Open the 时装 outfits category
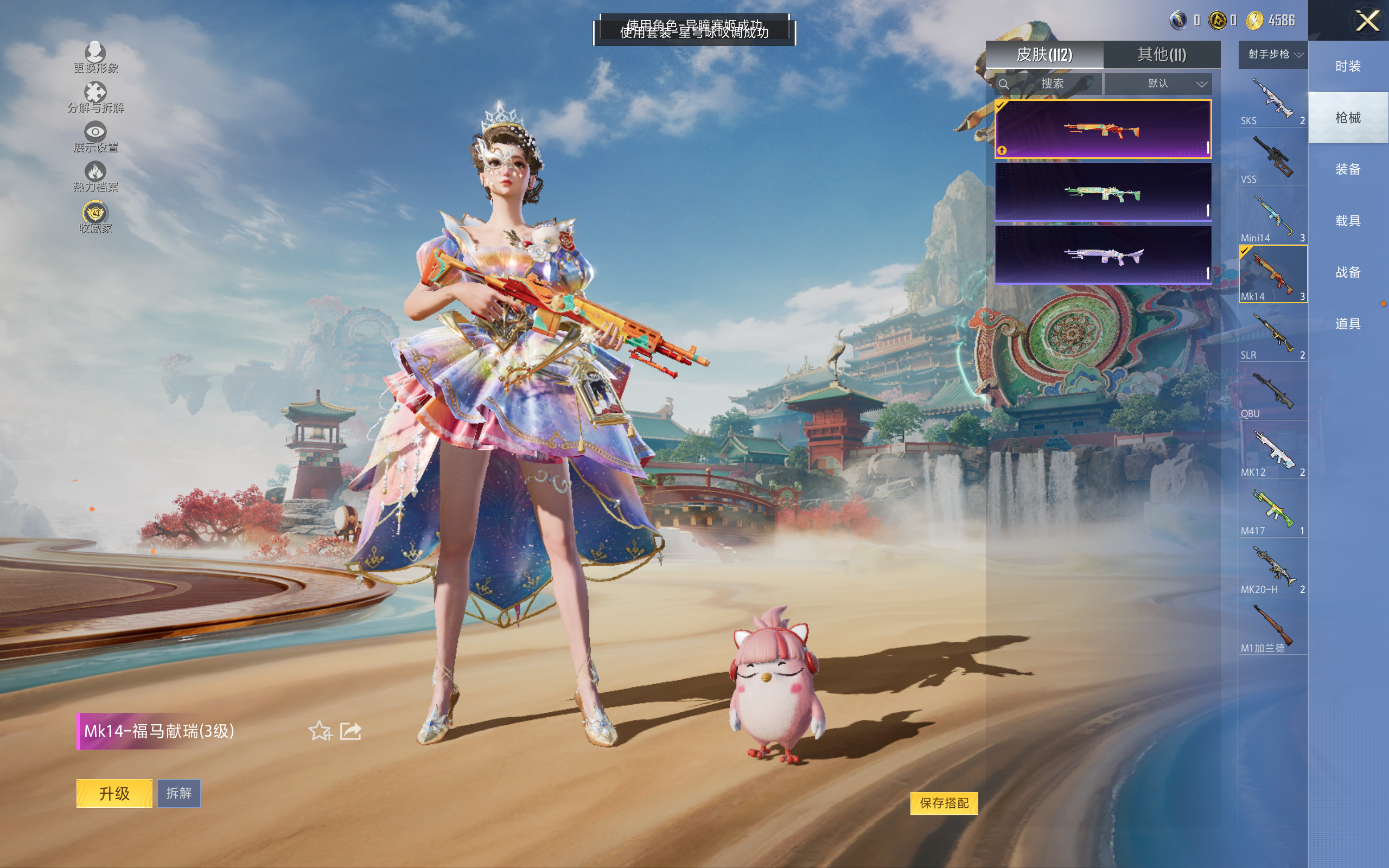This screenshot has width=1389, height=868. point(1348,66)
